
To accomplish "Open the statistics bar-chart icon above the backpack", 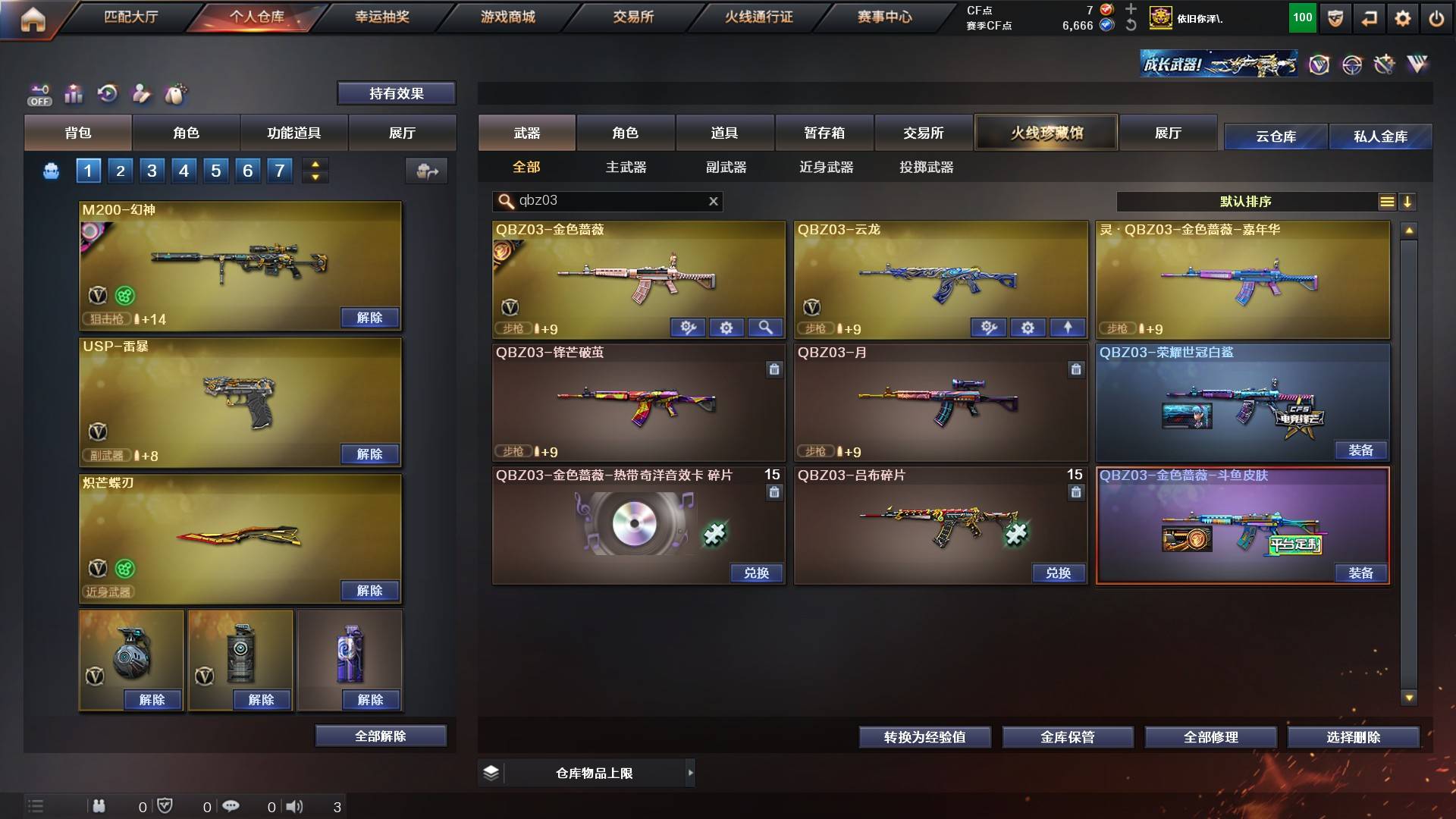I will point(74,93).
